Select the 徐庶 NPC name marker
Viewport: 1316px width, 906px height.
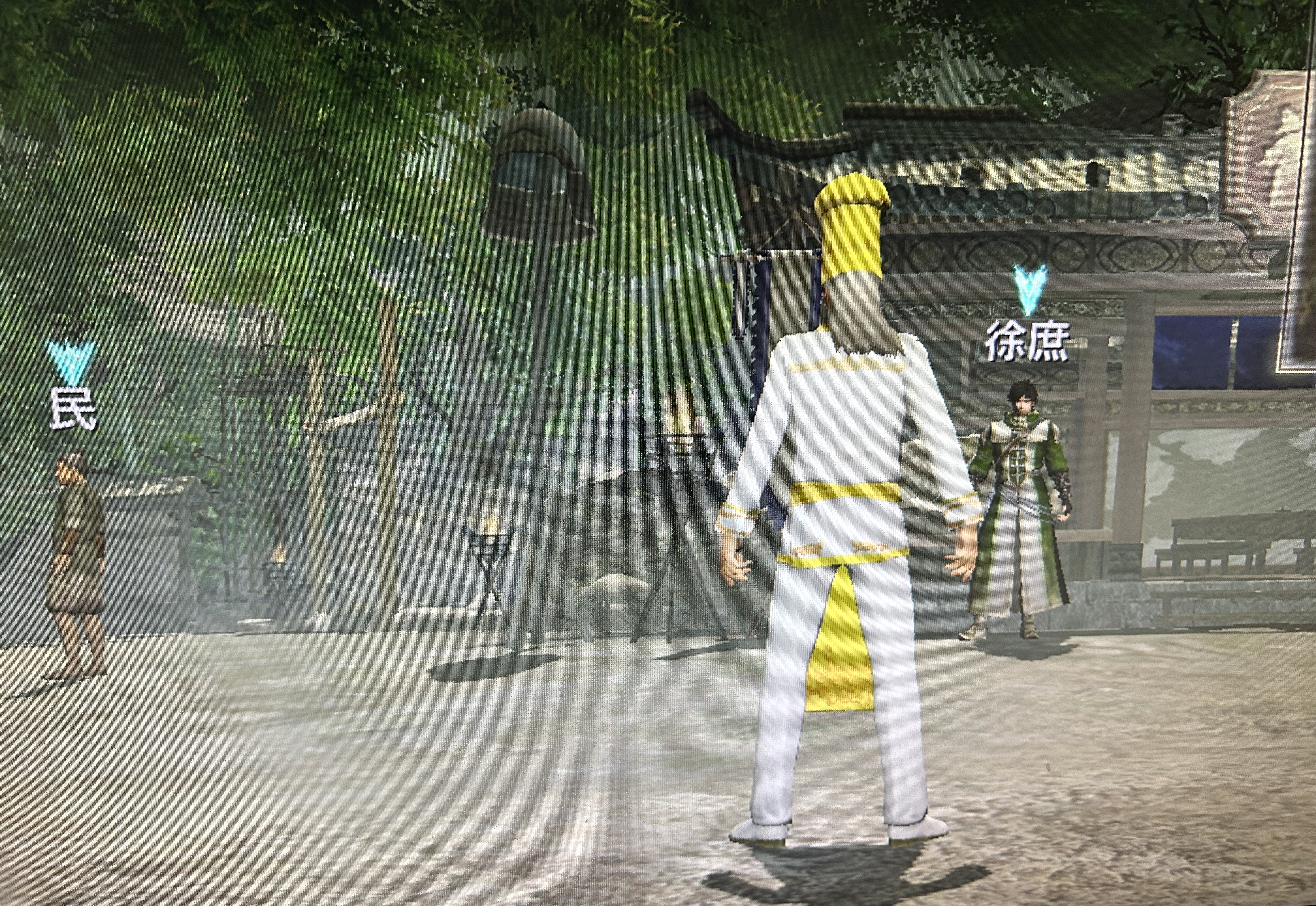[1027, 342]
